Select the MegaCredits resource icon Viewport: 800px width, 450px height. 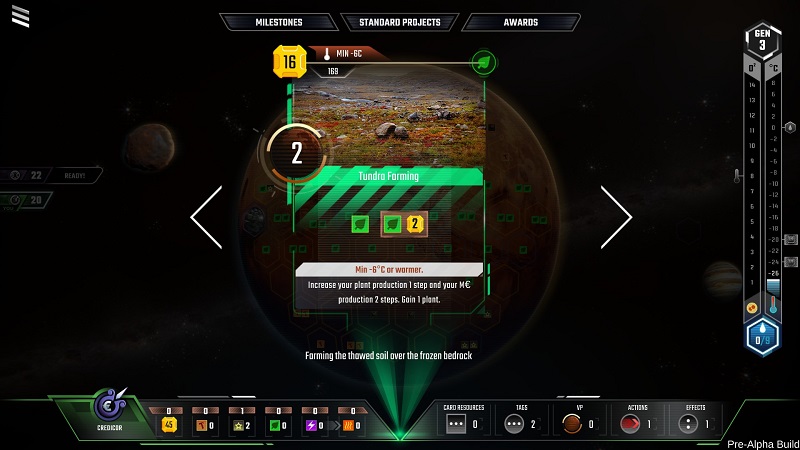pyautogui.click(x=168, y=425)
